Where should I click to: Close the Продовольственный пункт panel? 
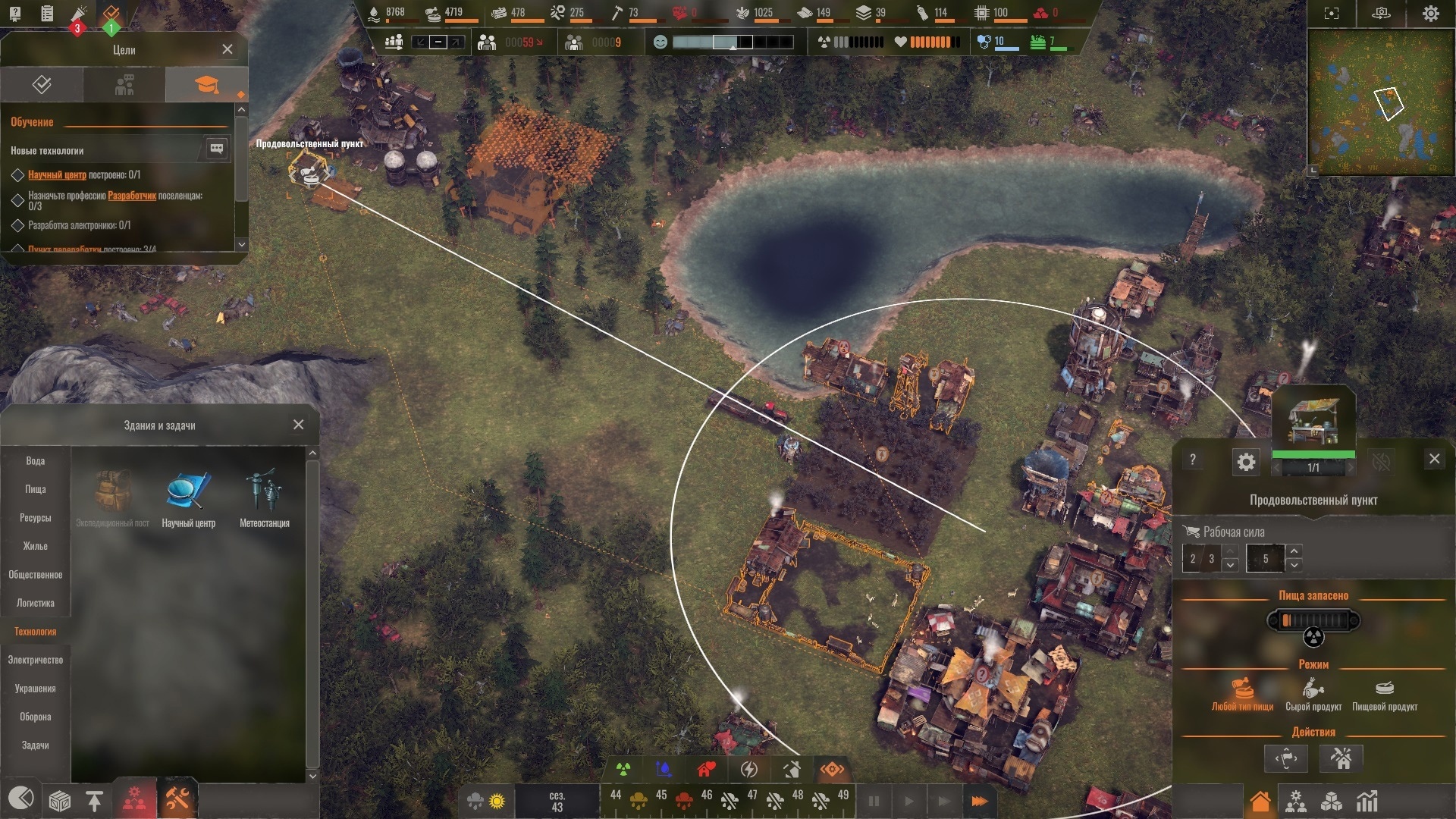[x=1434, y=459]
